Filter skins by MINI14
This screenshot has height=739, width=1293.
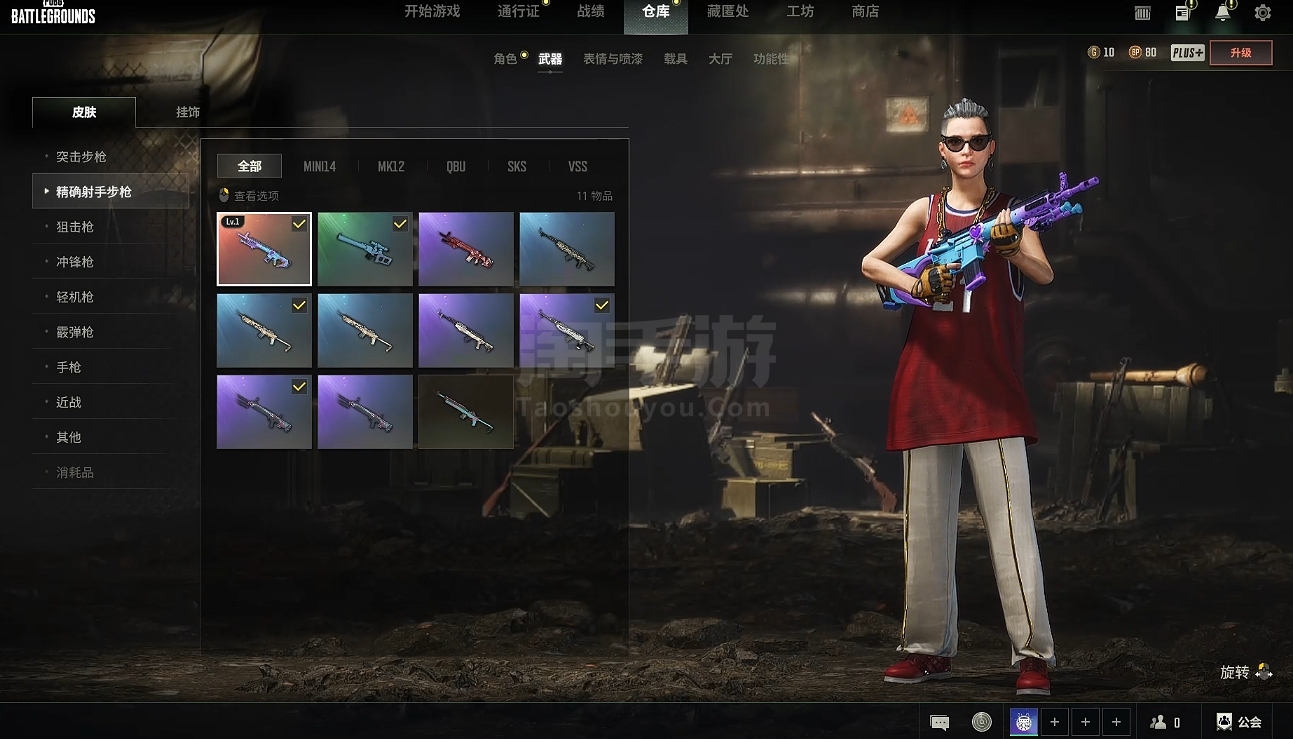(x=319, y=167)
